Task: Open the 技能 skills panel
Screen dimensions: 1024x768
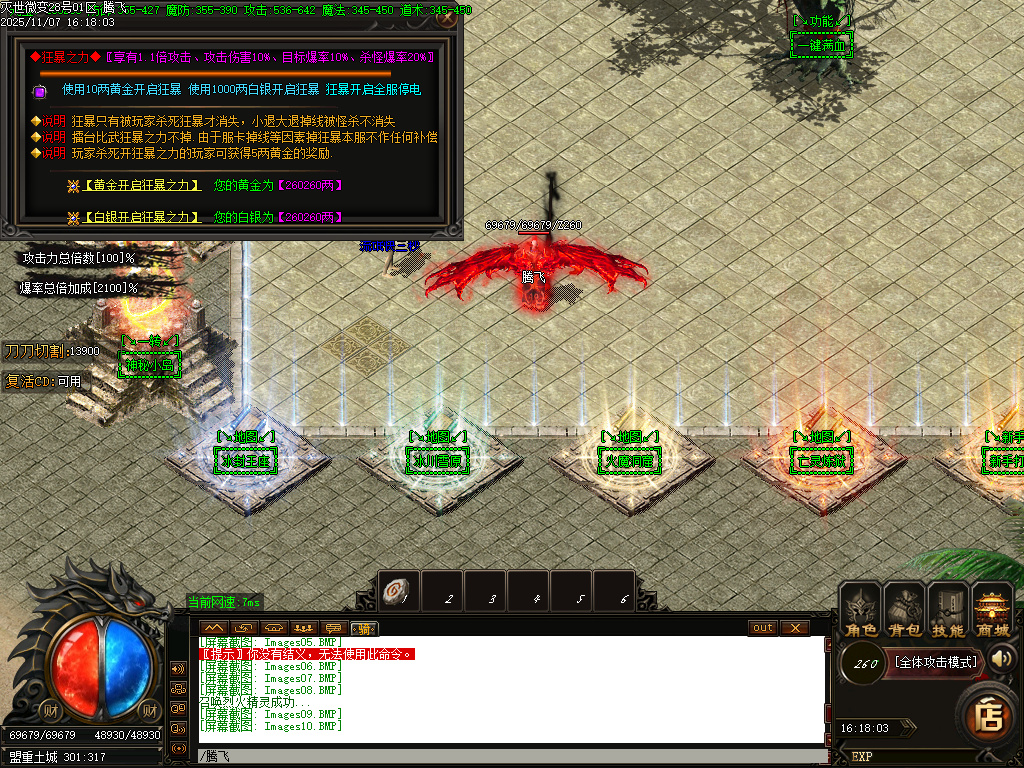Action: [x=948, y=611]
